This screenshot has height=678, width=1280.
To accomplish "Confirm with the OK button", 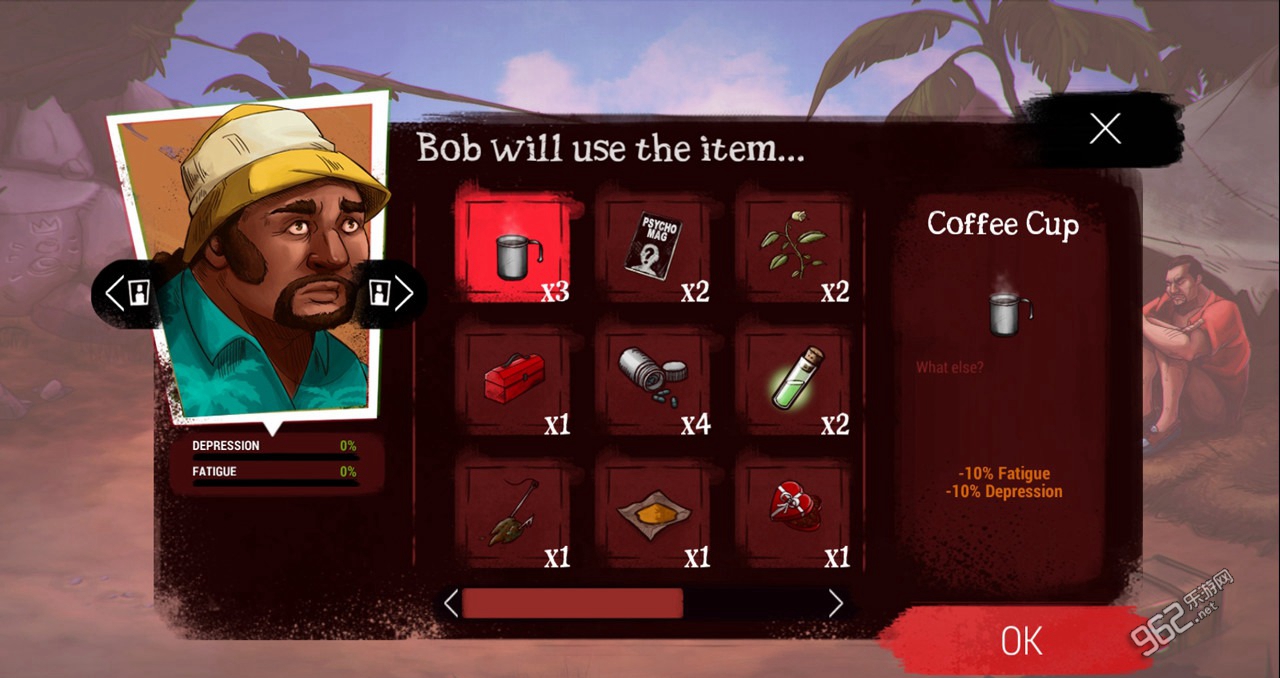I will pyautogui.click(x=1020, y=641).
